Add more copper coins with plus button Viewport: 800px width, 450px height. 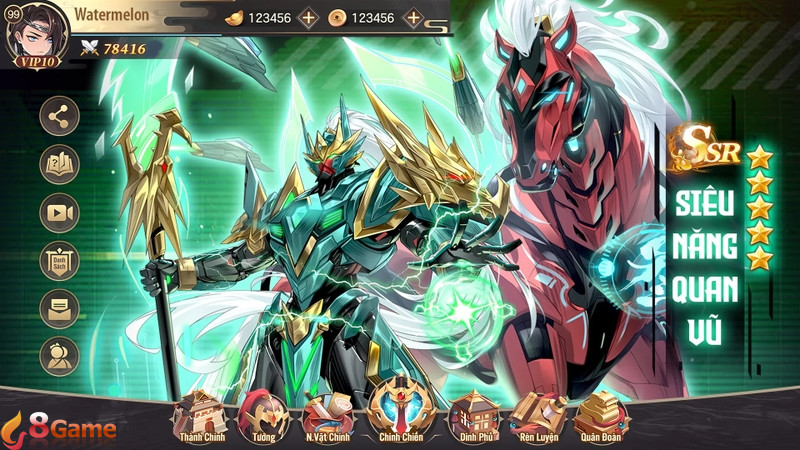tap(412, 18)
